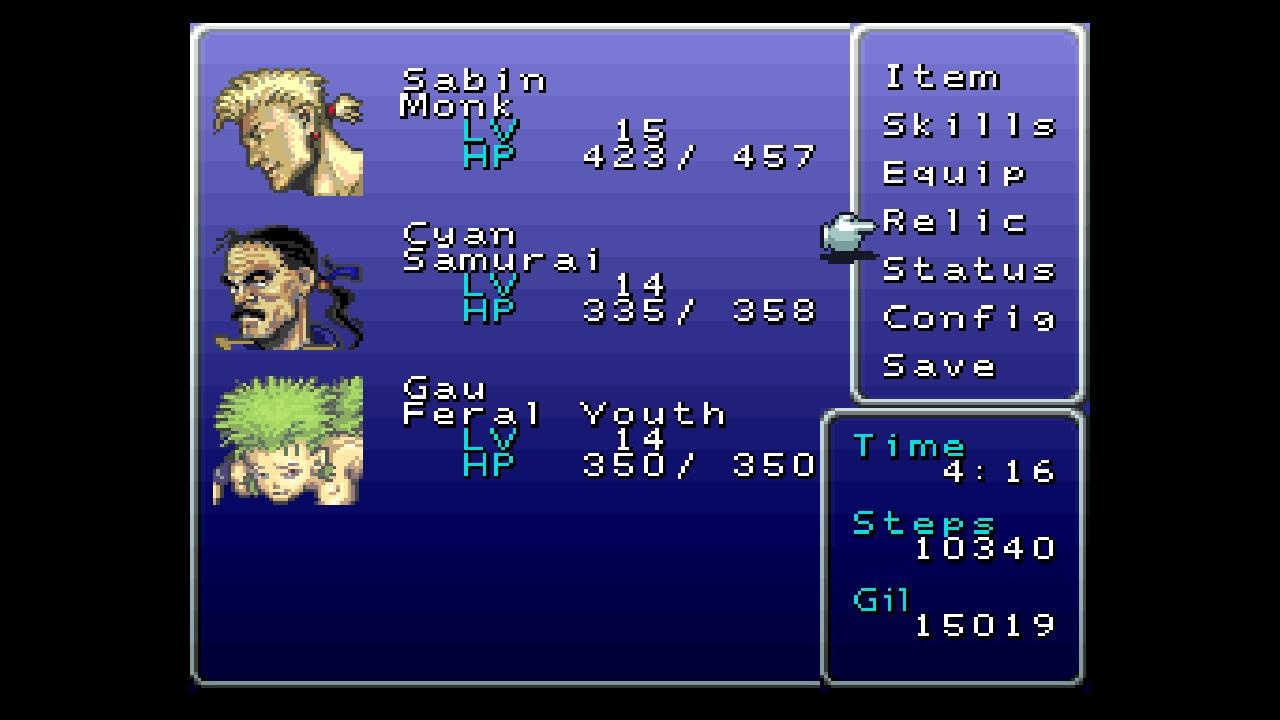
Task: Choose the Equip option
Action: click(x=954, y=174)
